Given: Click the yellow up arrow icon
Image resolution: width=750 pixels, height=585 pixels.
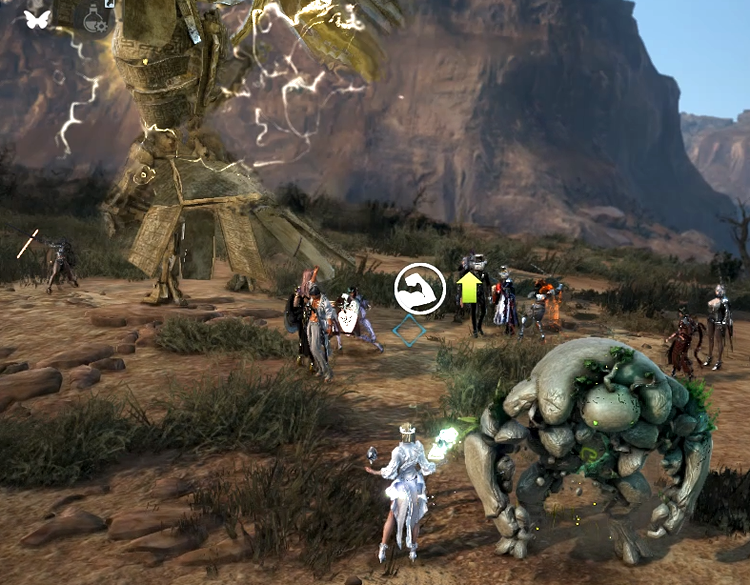Looking at the screenshot, I should 469,288.
